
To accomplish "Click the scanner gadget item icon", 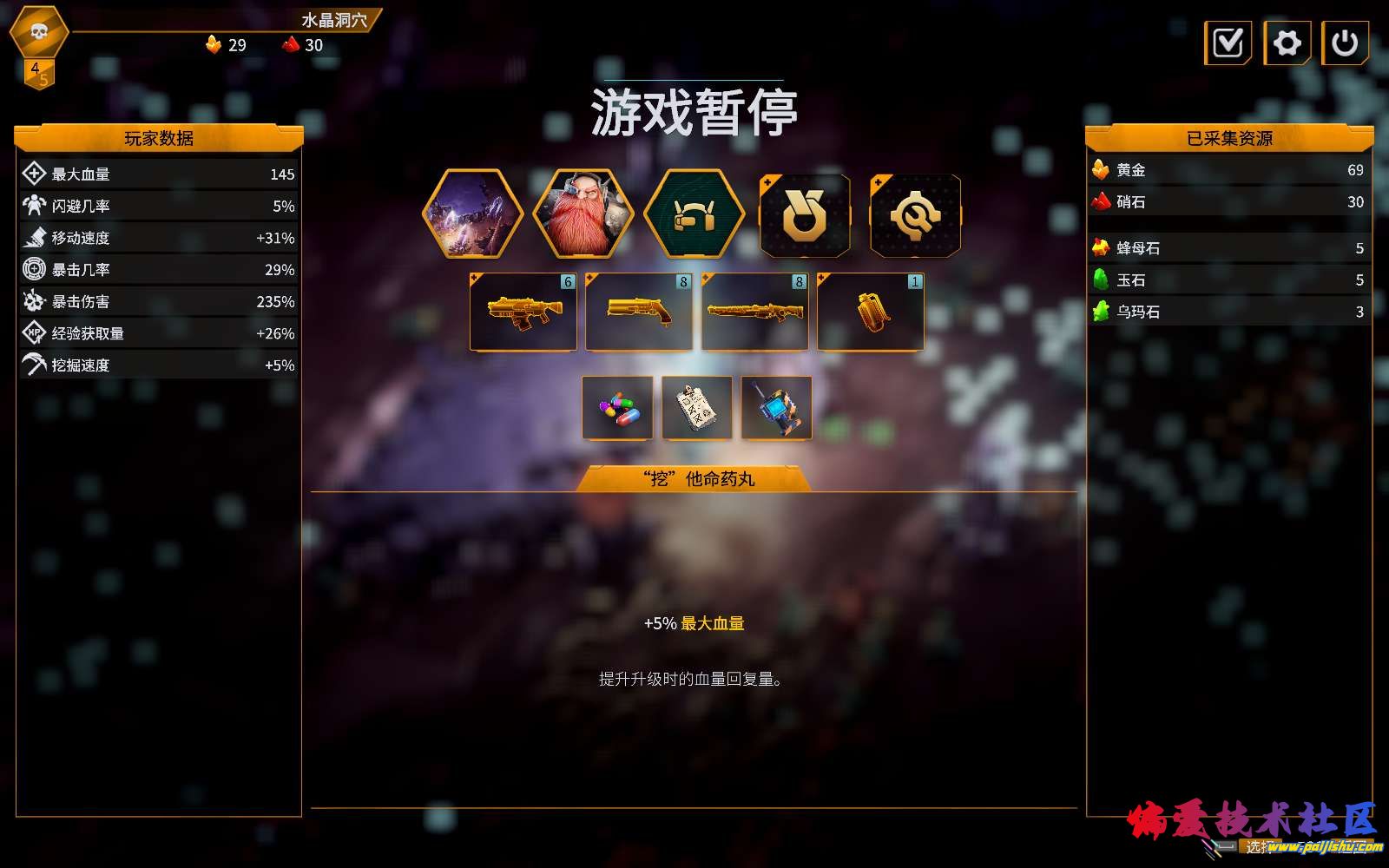I will 776,408.
